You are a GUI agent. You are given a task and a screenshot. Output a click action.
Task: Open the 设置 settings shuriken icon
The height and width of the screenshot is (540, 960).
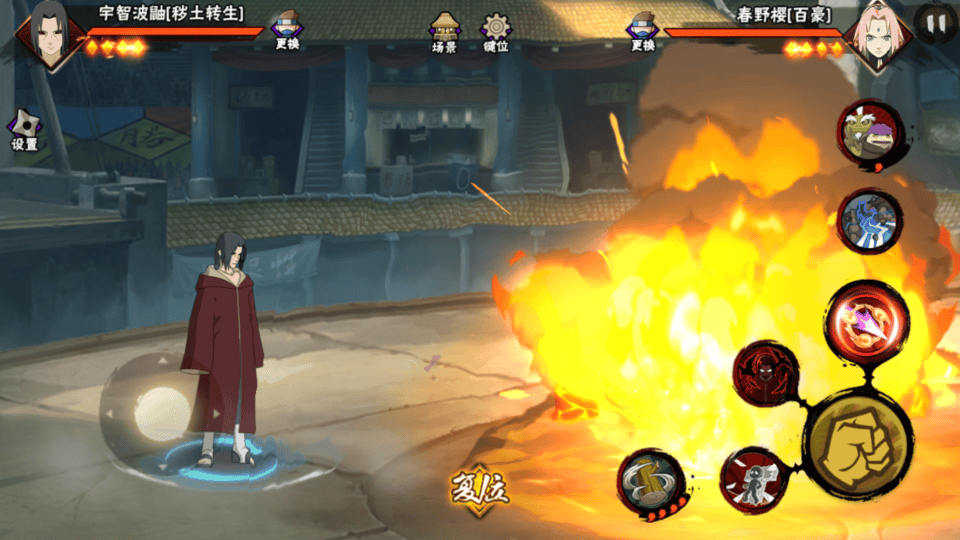(x=24, y=130)
